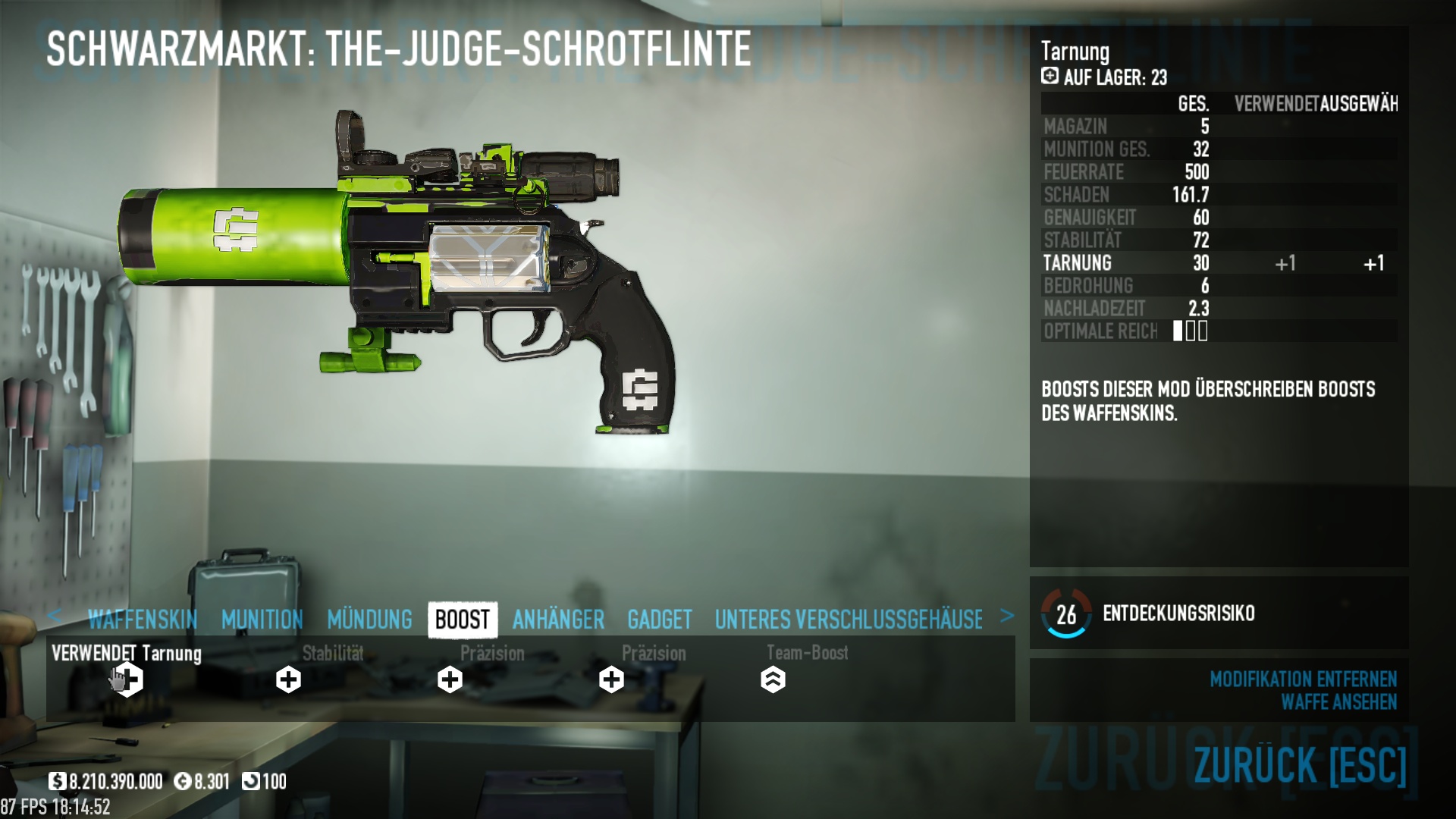Screen dimensions: 1456x819
Task: Choose the Boost tab
Action: coord(463,620)
